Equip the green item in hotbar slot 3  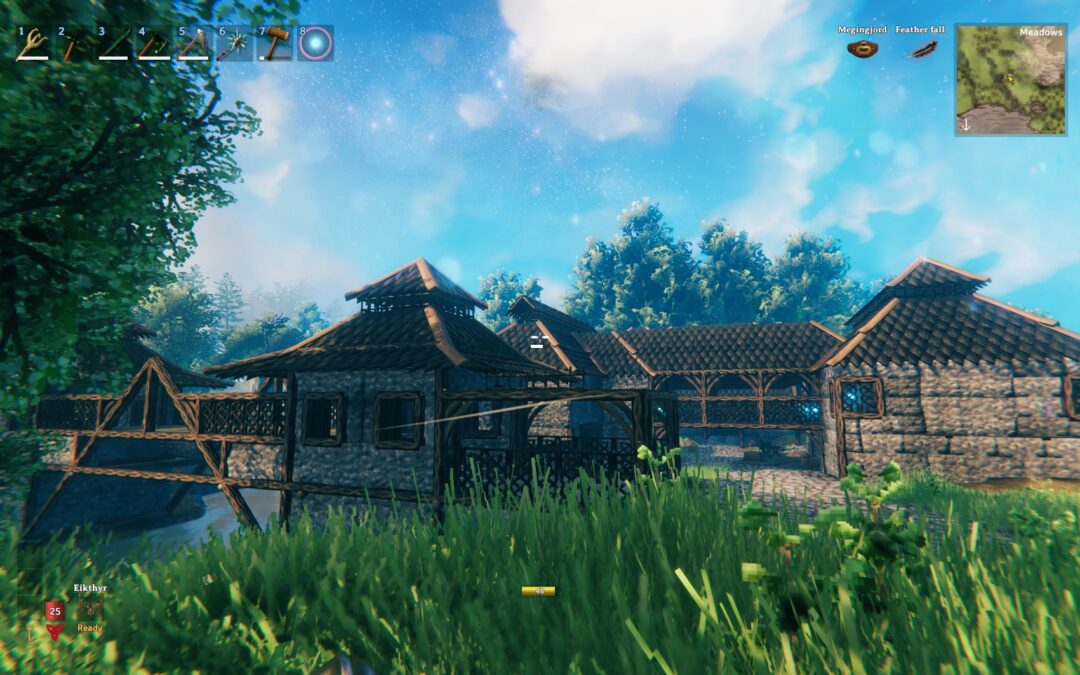click(113, 44)
